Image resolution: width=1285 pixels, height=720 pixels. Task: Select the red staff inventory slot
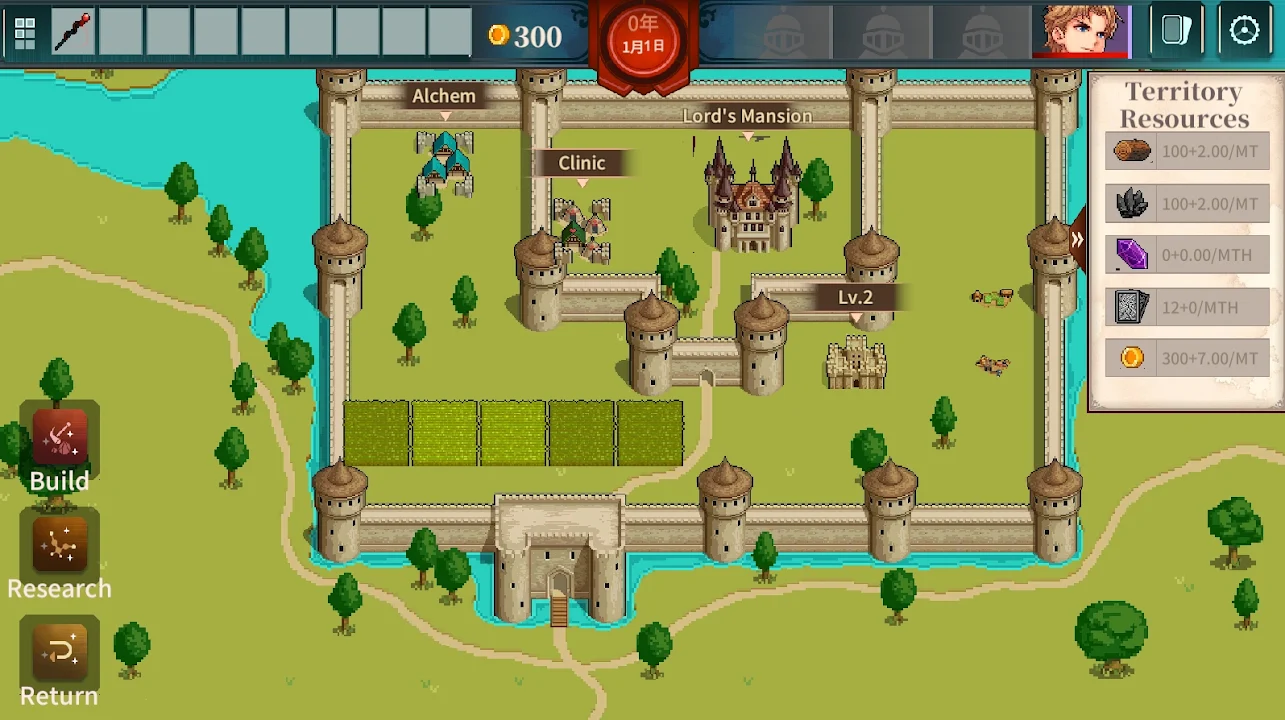click(x=73, y=33)
